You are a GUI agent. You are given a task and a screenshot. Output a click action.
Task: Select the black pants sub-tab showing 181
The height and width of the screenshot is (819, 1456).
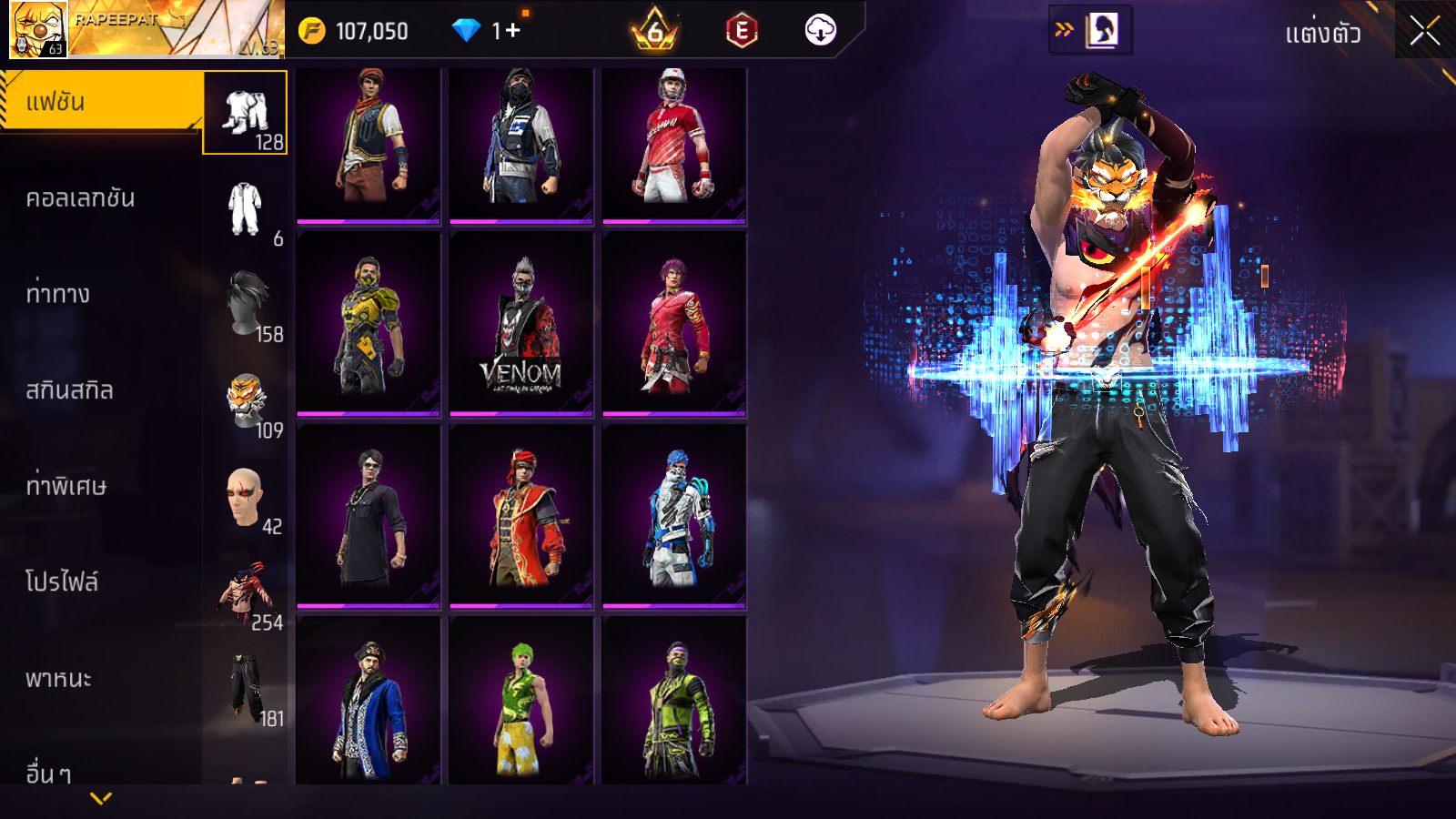[x=246, y=689]
